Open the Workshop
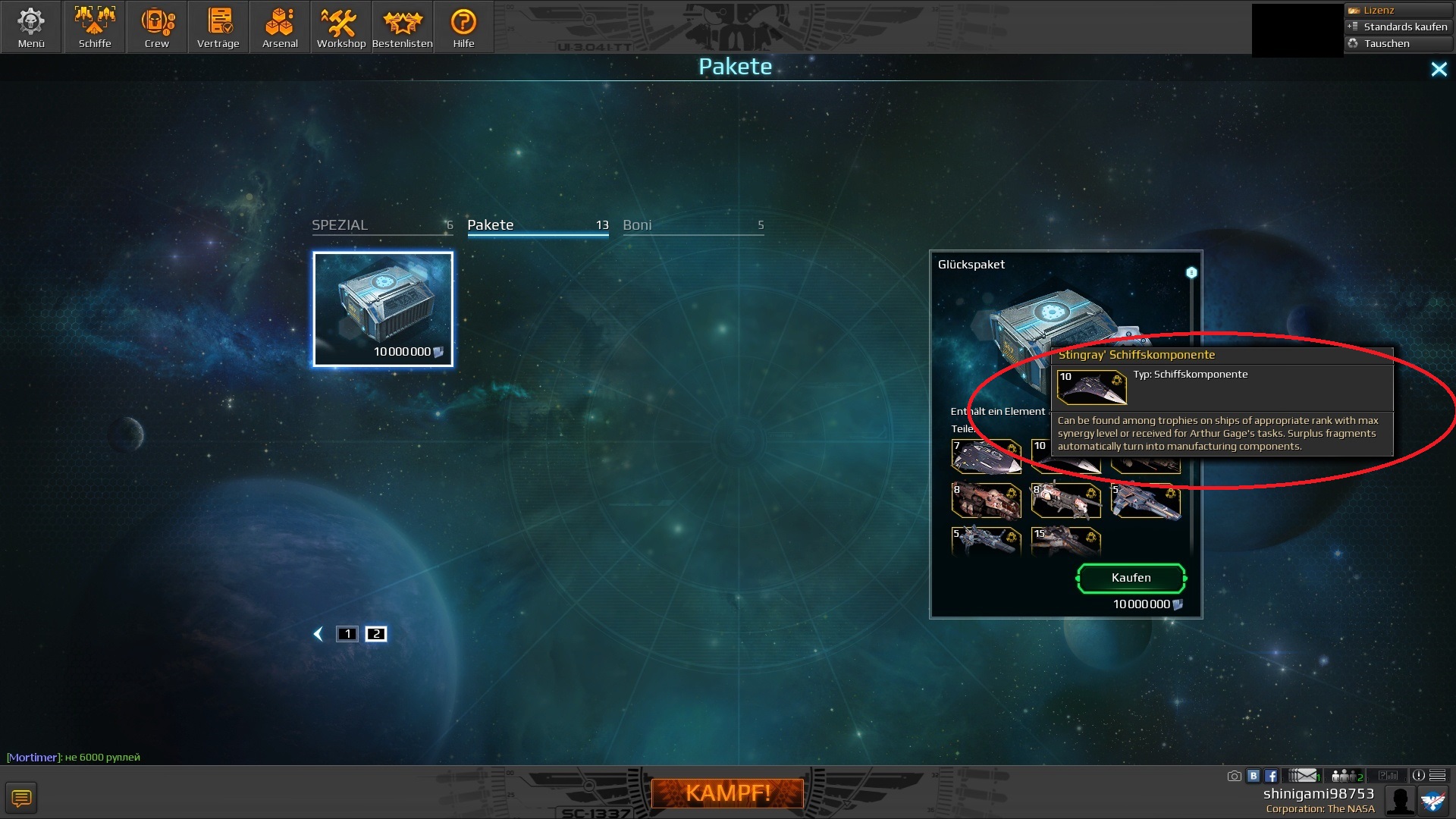The height and width of the screenshot is (819, 1456). point(341,27)
